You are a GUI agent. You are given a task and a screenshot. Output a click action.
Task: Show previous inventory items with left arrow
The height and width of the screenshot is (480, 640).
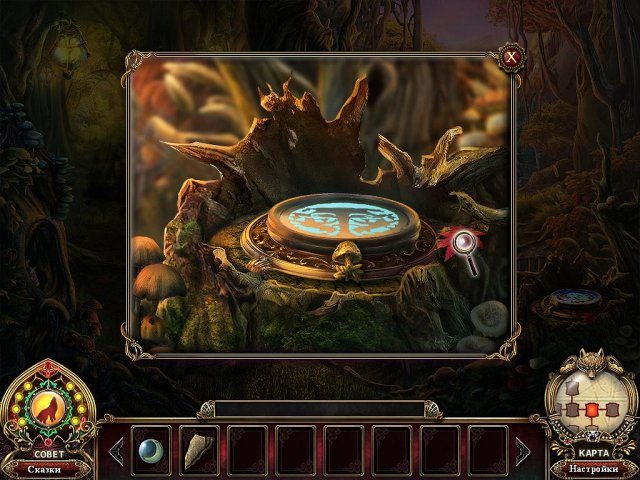(117, 451)
